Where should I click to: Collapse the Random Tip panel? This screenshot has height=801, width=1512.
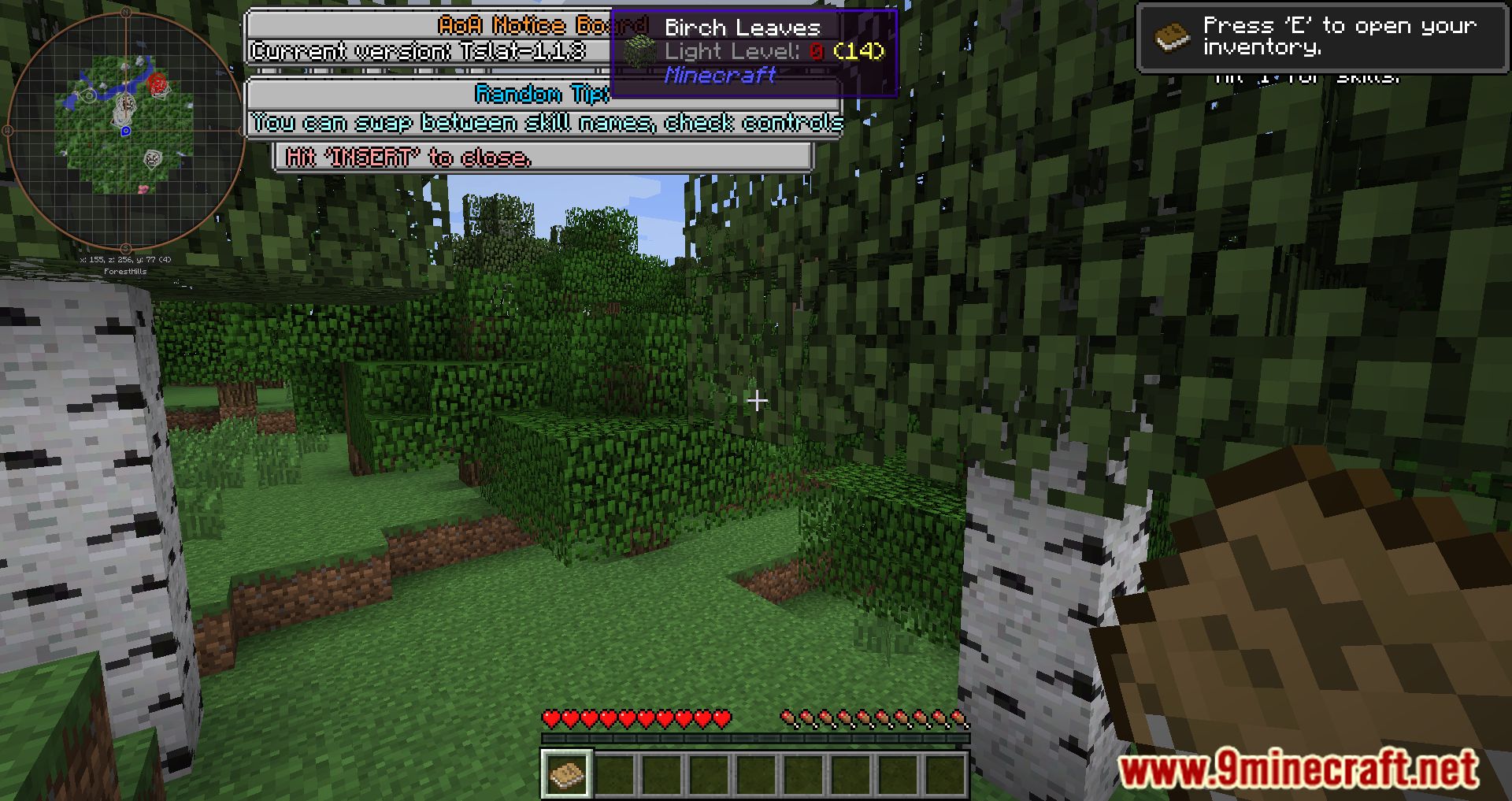tap(540, 95)
